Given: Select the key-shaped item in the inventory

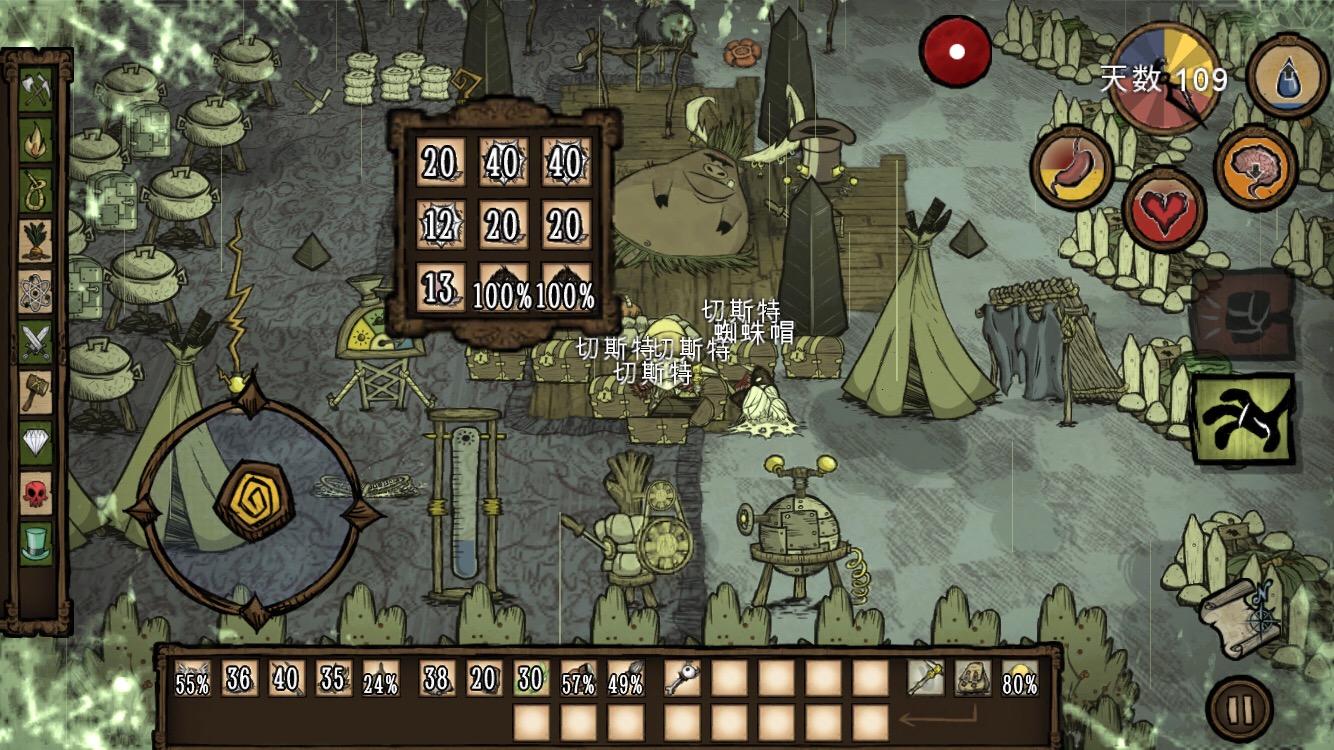Looking at the screenshot, I should (682, 679).
